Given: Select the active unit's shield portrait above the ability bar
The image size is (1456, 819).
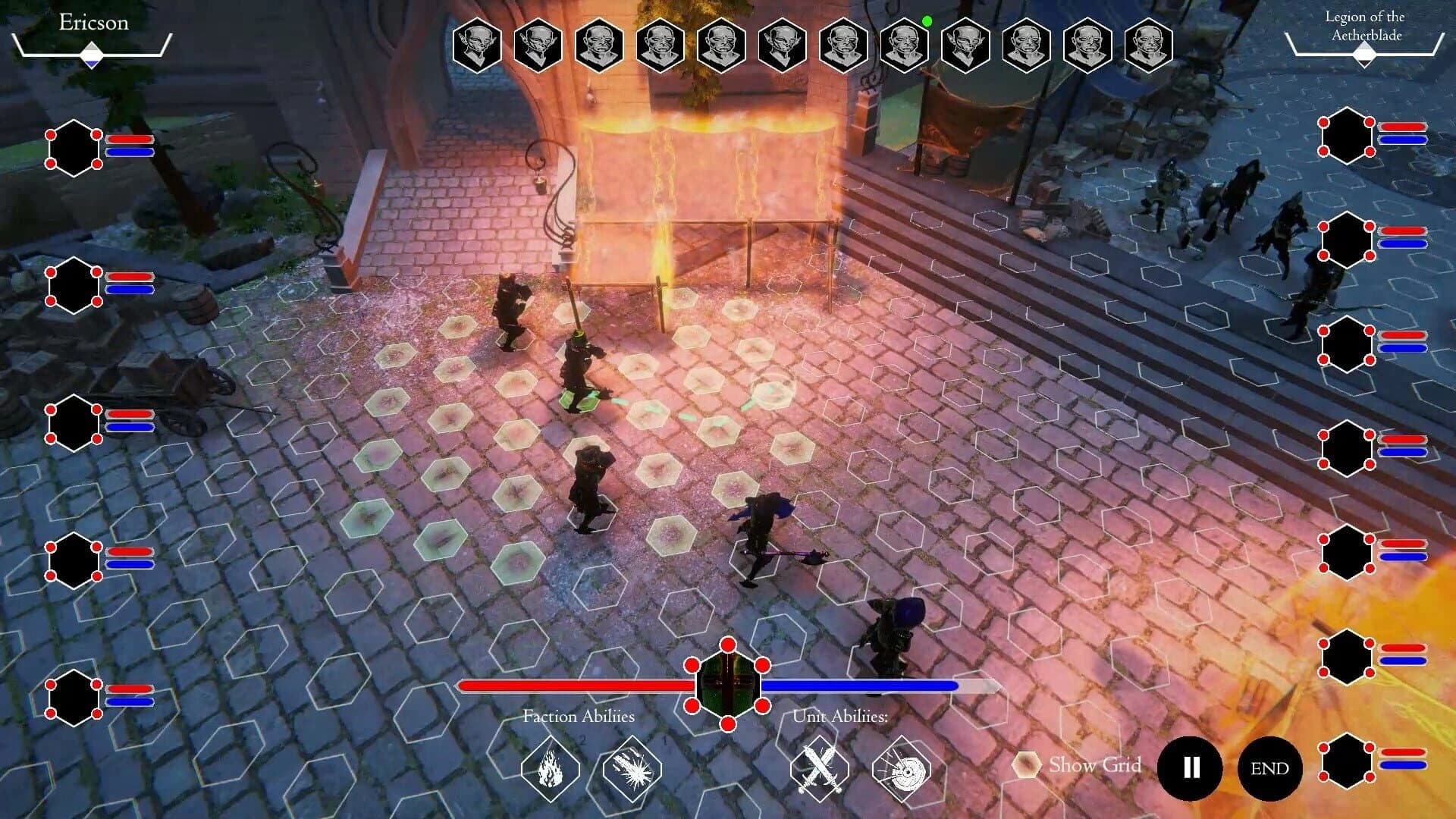Looking at the screenshot, I should (x=728, y=685).
